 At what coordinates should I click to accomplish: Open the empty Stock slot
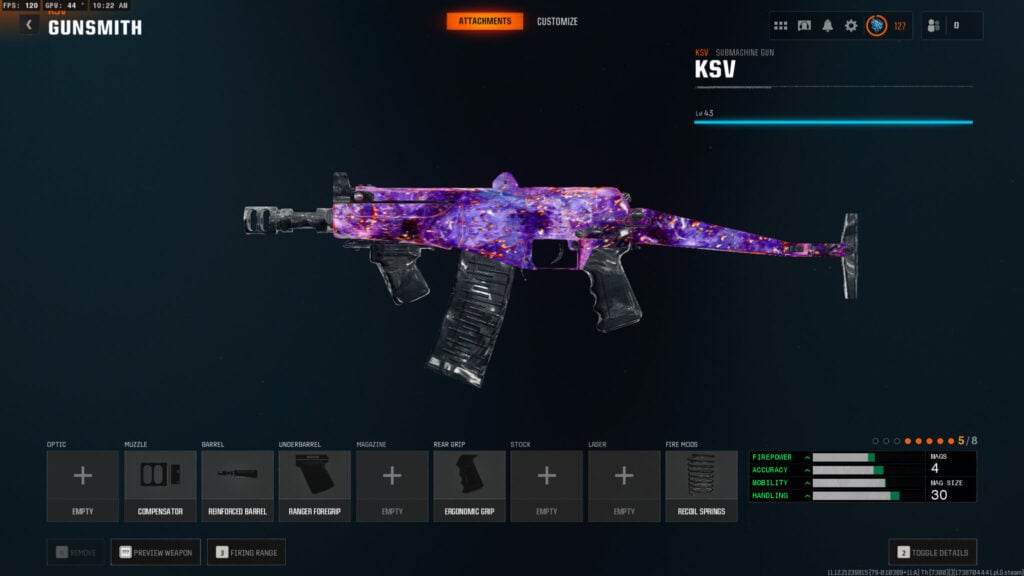click(x=546, y=485)
